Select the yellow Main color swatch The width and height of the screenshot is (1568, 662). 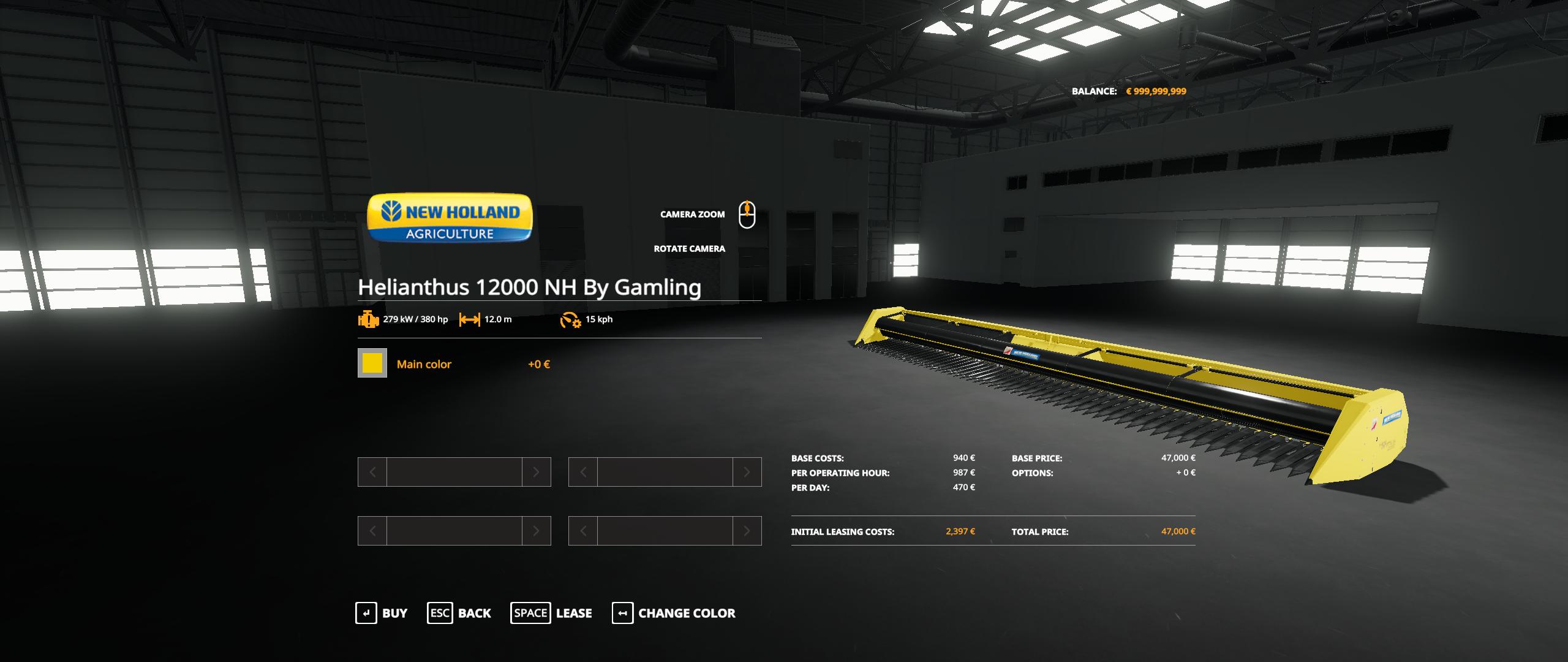coord(372,363)
